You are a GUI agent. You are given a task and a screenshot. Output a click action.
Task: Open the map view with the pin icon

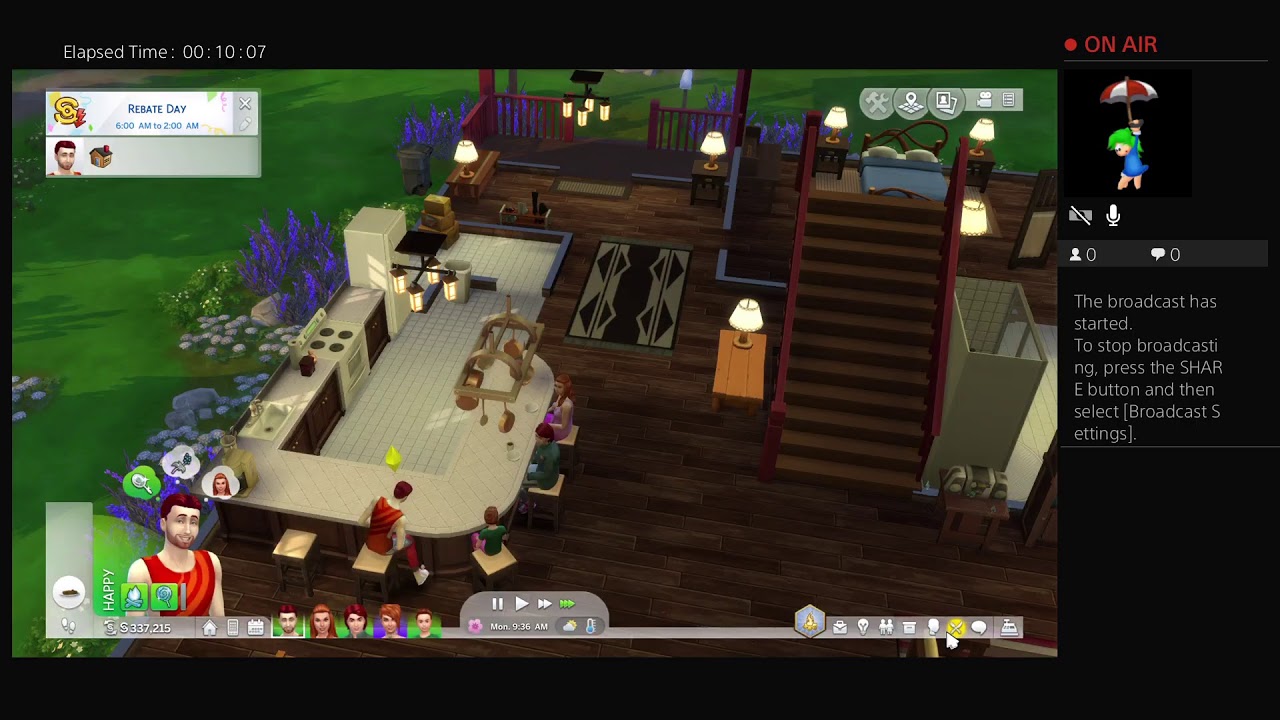point(911,102)
